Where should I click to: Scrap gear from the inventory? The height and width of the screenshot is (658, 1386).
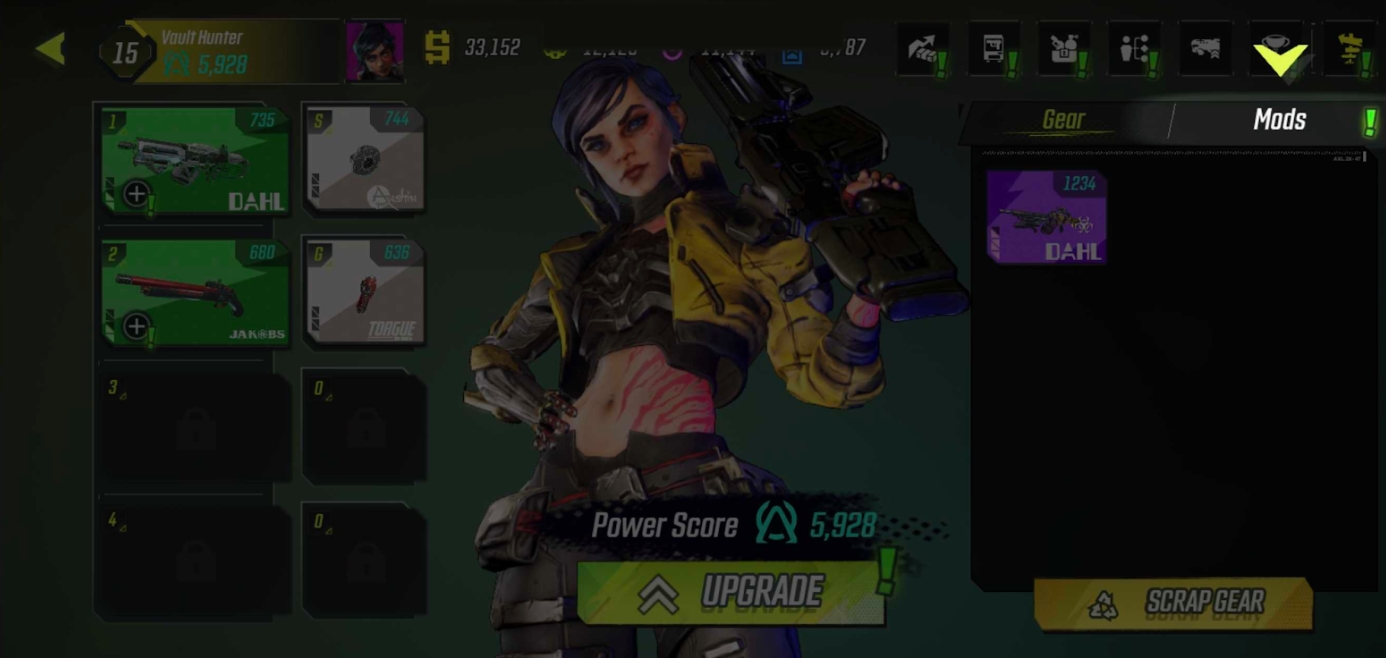coord(1173,603)
